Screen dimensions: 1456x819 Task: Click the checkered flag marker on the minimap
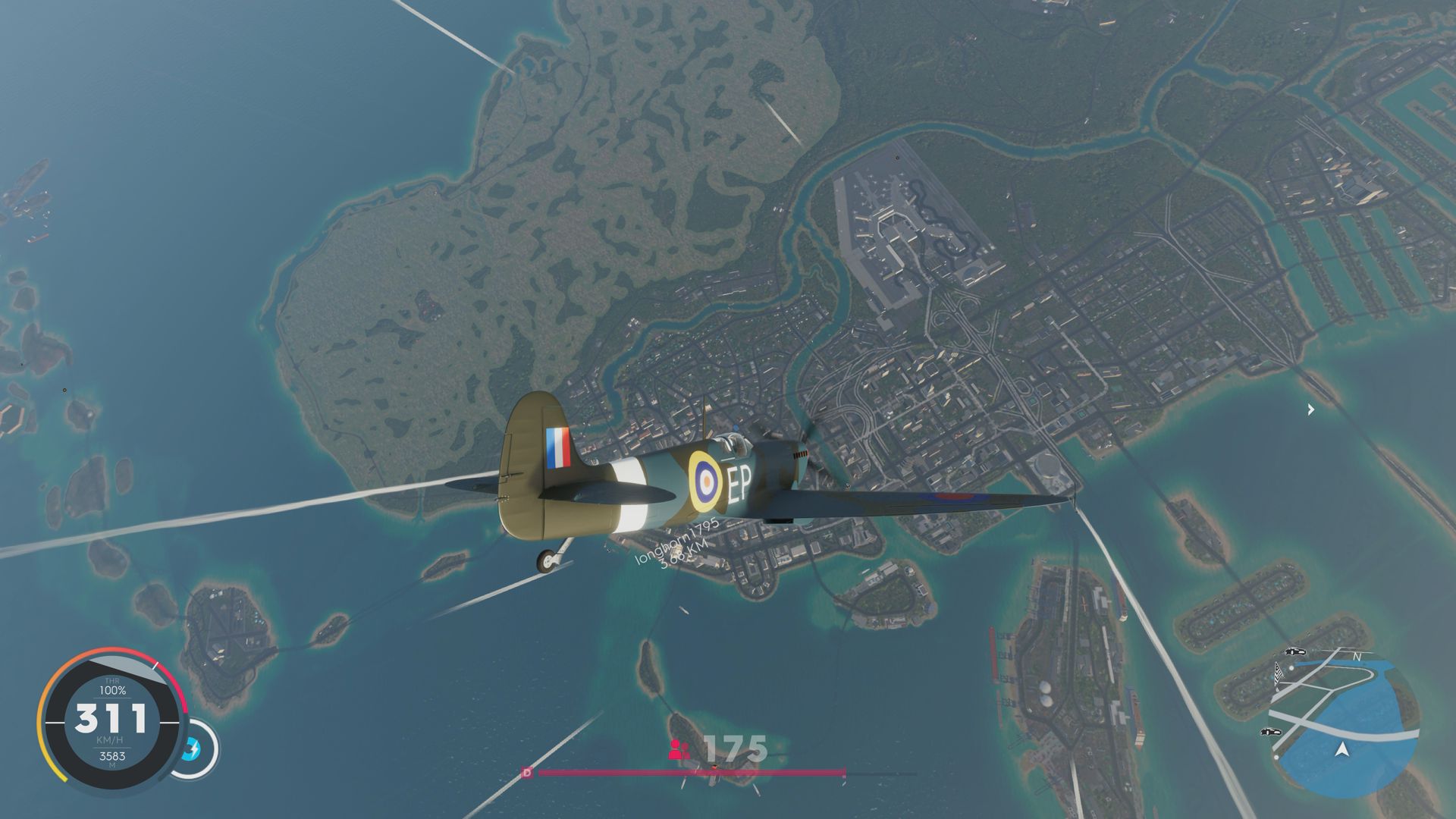tap(1278, 673)
